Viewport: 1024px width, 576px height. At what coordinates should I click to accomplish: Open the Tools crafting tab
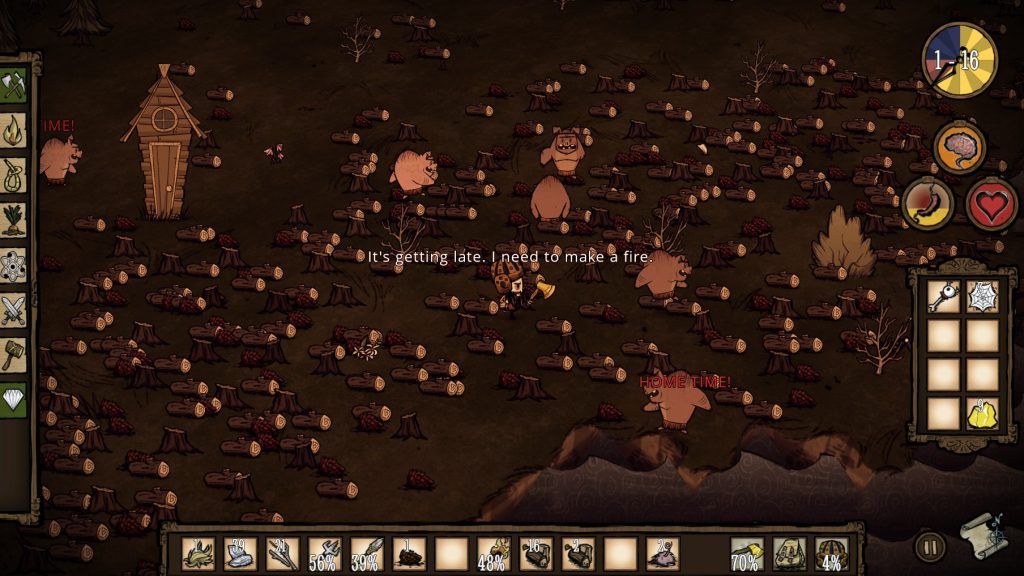[14, 85]
